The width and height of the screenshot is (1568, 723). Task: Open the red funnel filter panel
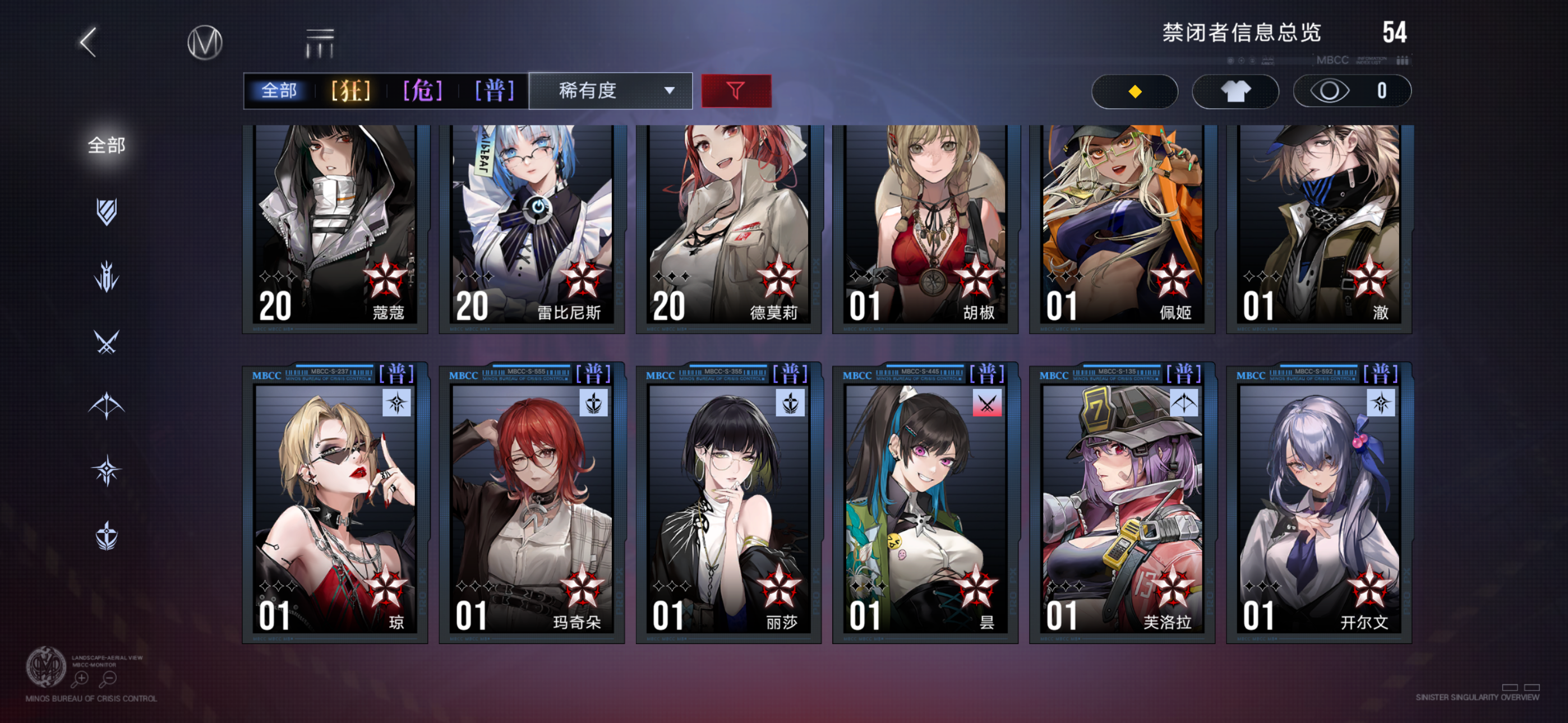coord(736,91)
